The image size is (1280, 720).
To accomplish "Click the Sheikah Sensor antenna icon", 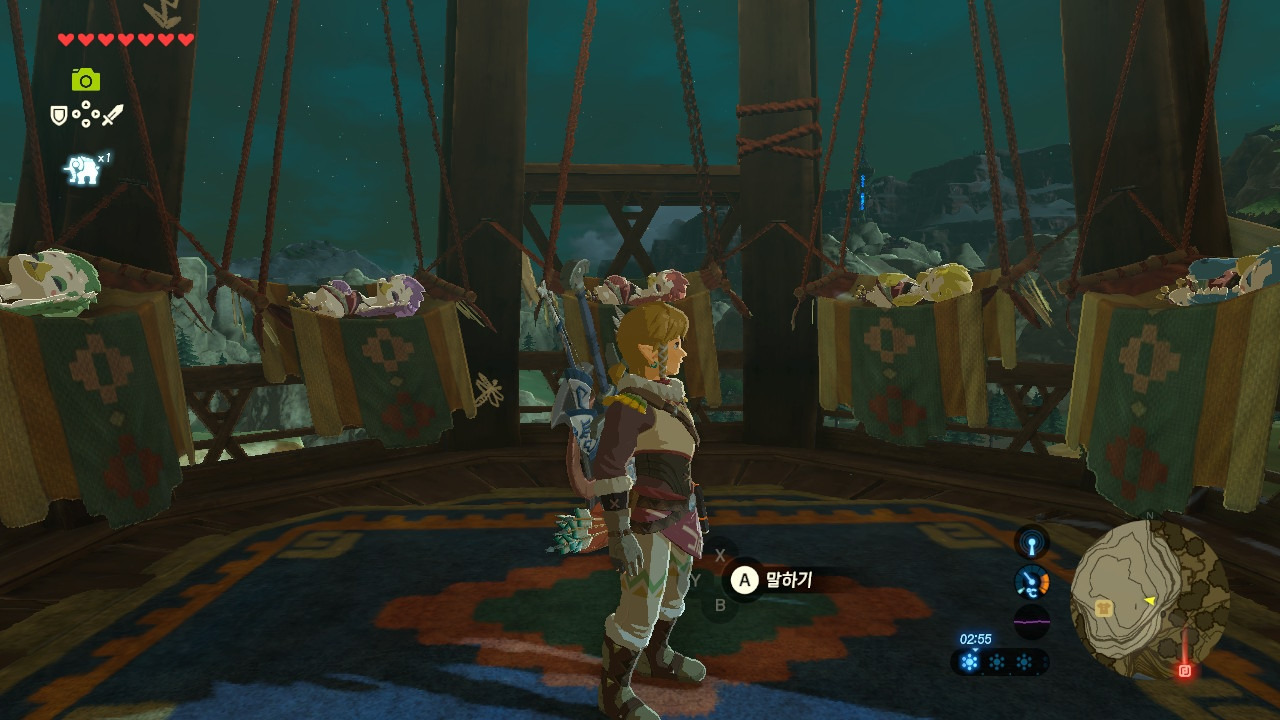I will pyautogui.click(x=1032, y=543).
